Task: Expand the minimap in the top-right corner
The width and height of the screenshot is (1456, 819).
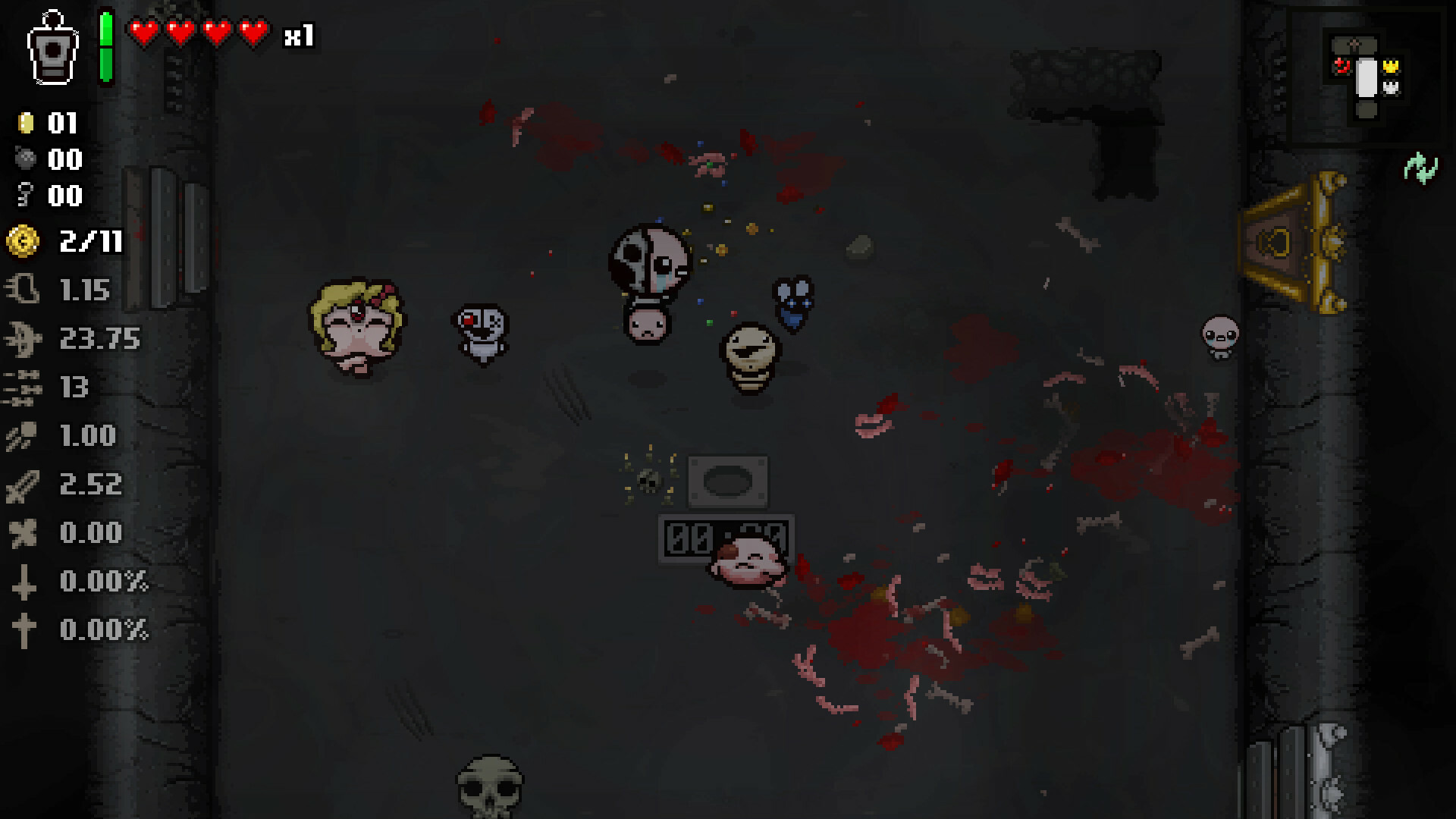Action: coord(1367,76)
